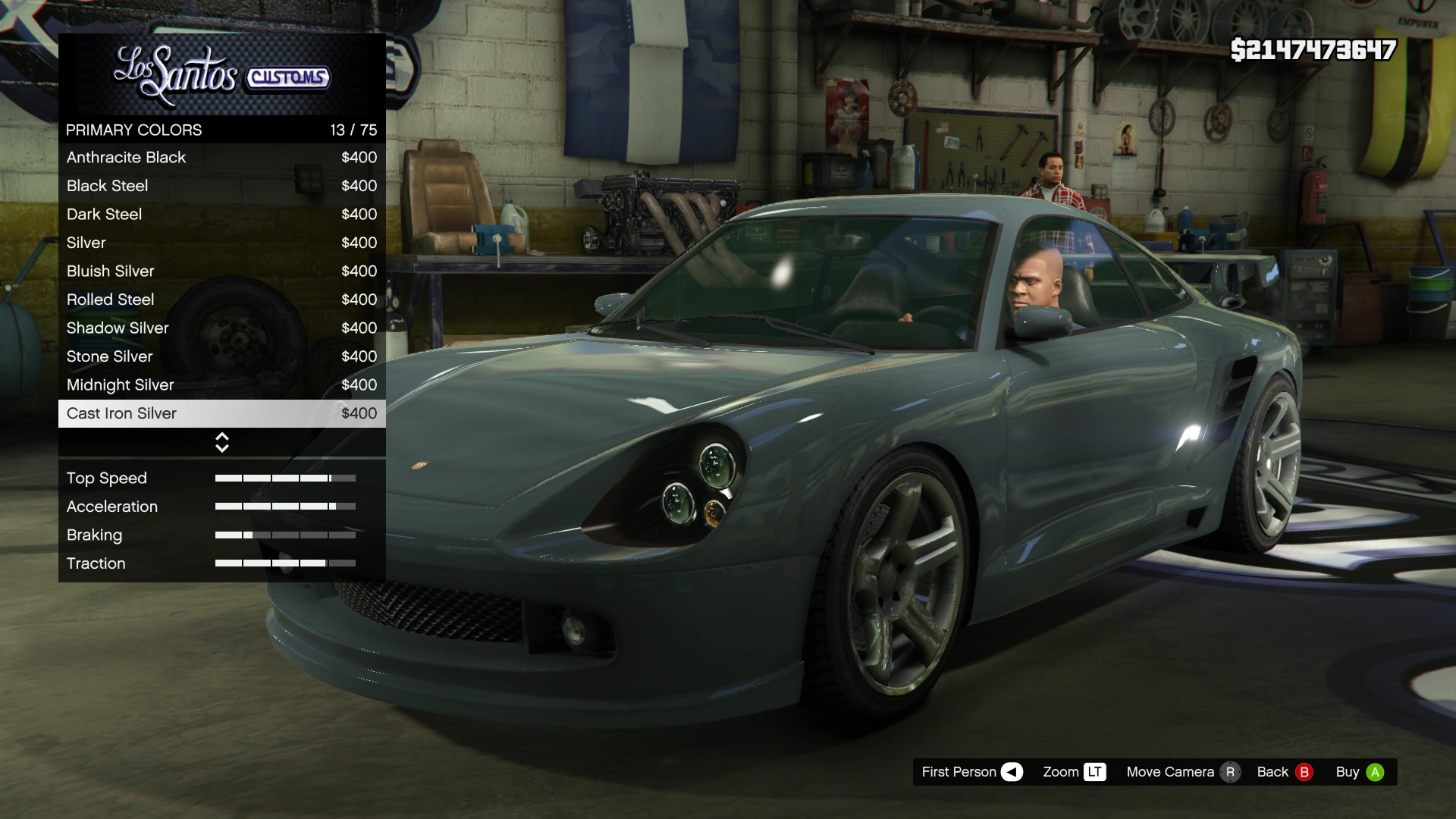
Task: Choose the Black Steel color option
Action: [221, 186]
